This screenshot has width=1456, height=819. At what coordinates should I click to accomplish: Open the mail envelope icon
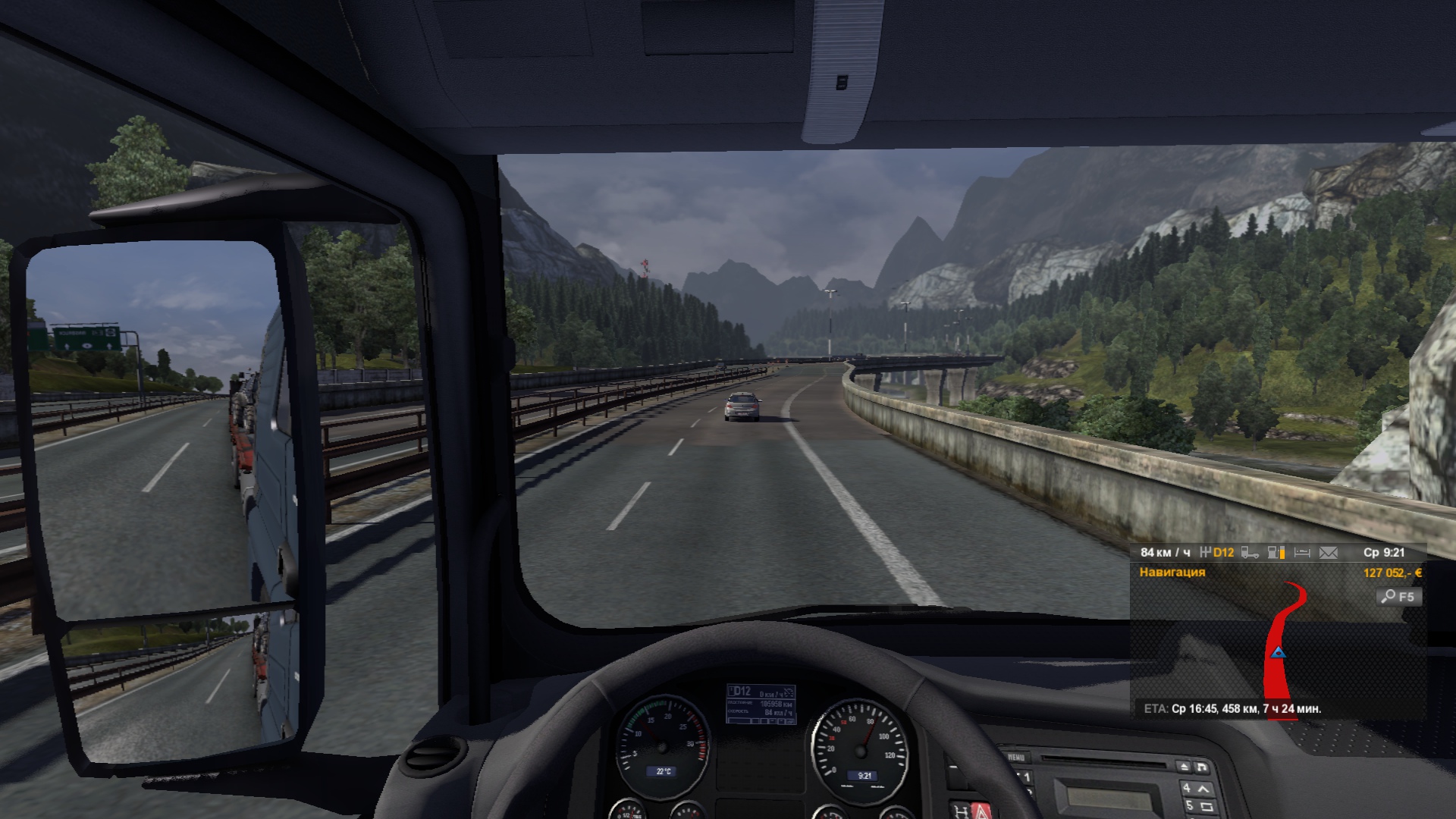1329,553
